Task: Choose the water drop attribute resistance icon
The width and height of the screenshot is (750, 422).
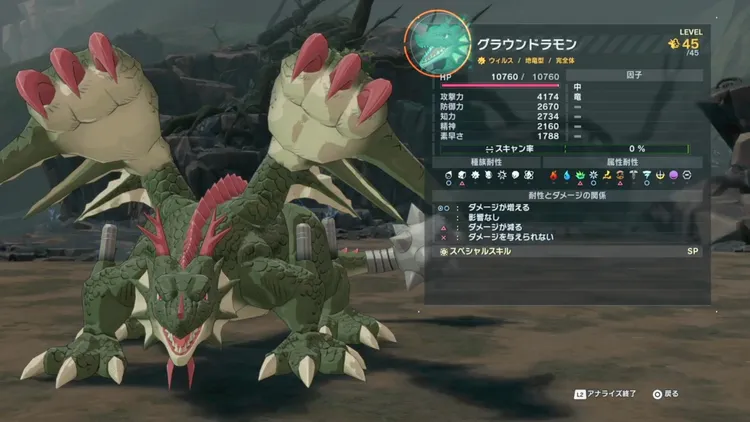Action: pyautogui.click(x=566, y=175)
